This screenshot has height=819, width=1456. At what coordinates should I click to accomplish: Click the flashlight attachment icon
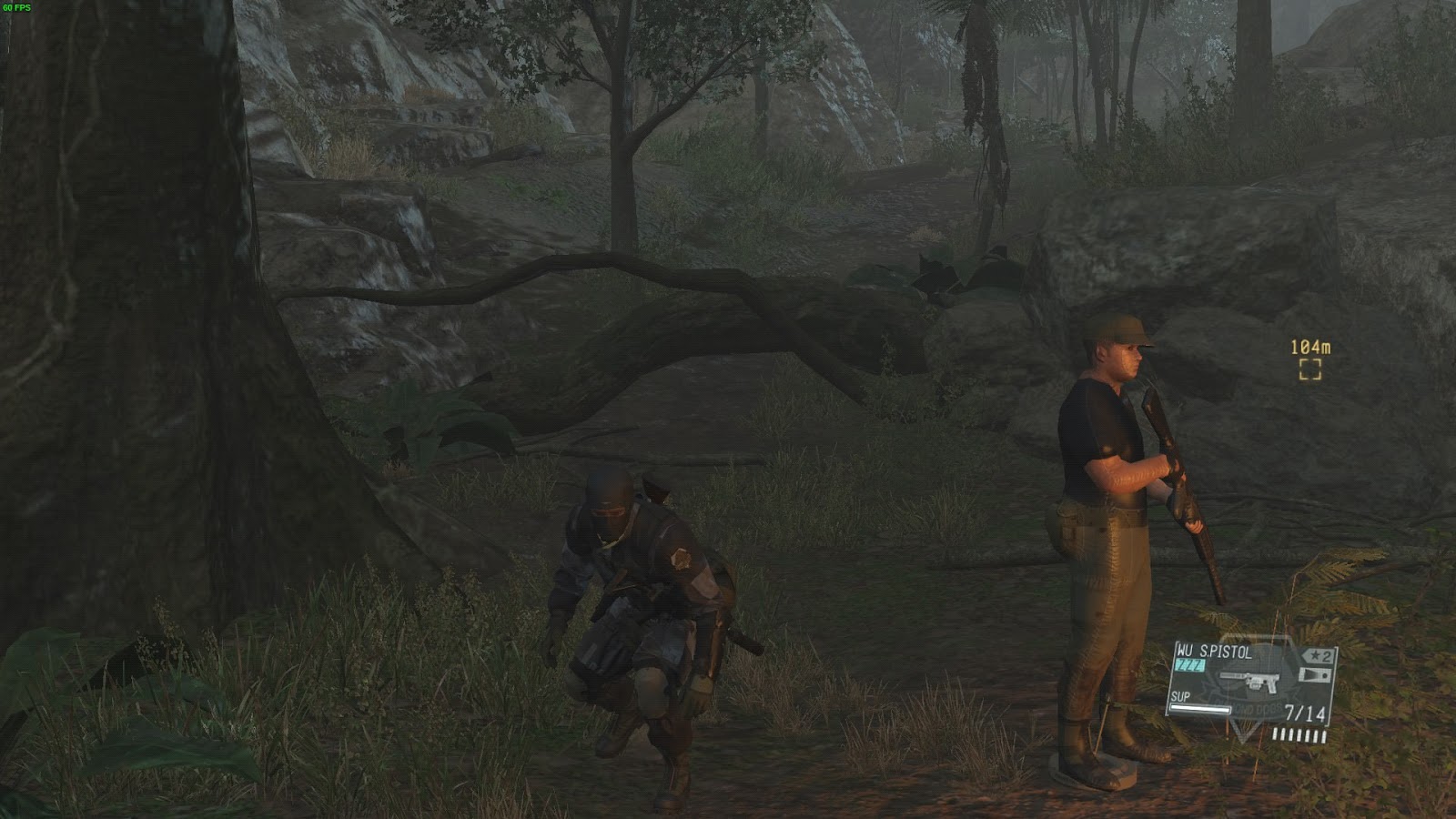(1317, 674)
